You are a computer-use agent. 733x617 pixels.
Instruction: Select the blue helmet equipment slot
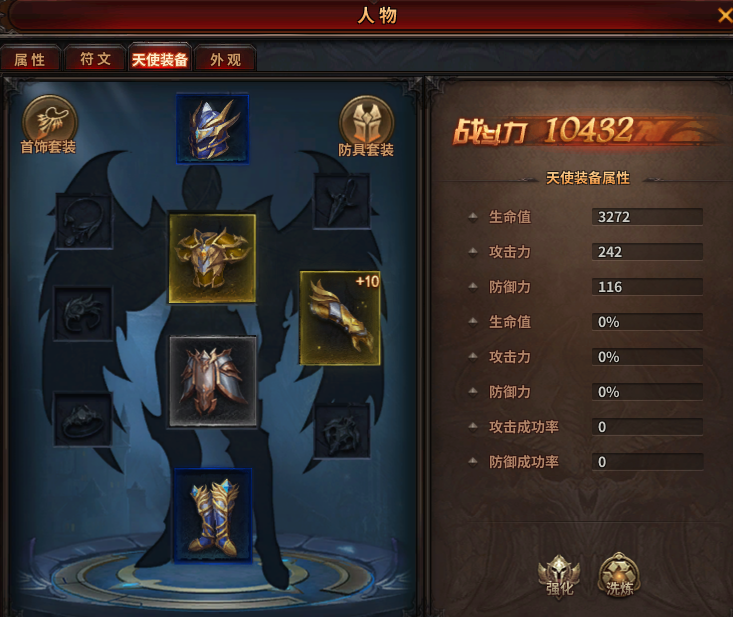point(212,128)
